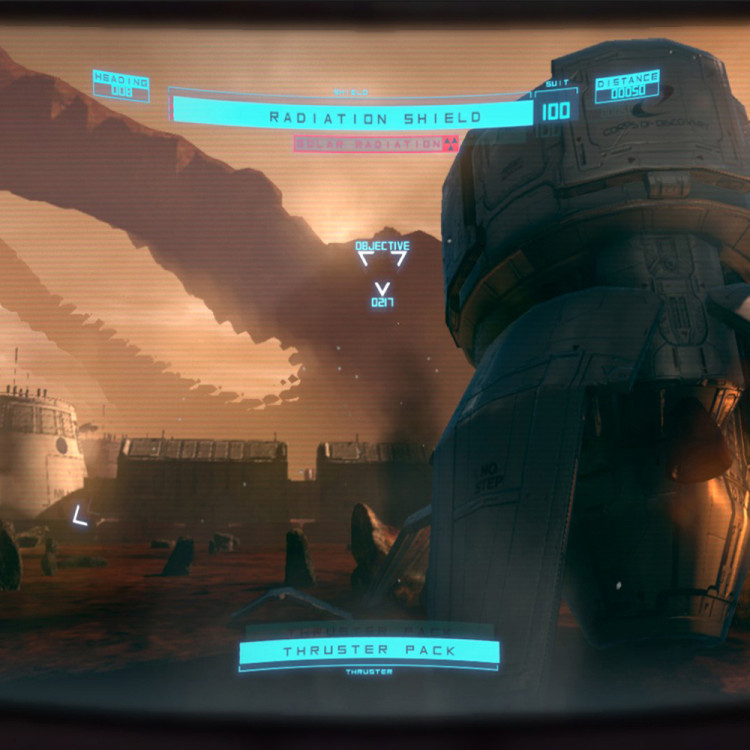Select the Objective waypoint marker
The height and width of the screenshot is (750, 750).
382,259
